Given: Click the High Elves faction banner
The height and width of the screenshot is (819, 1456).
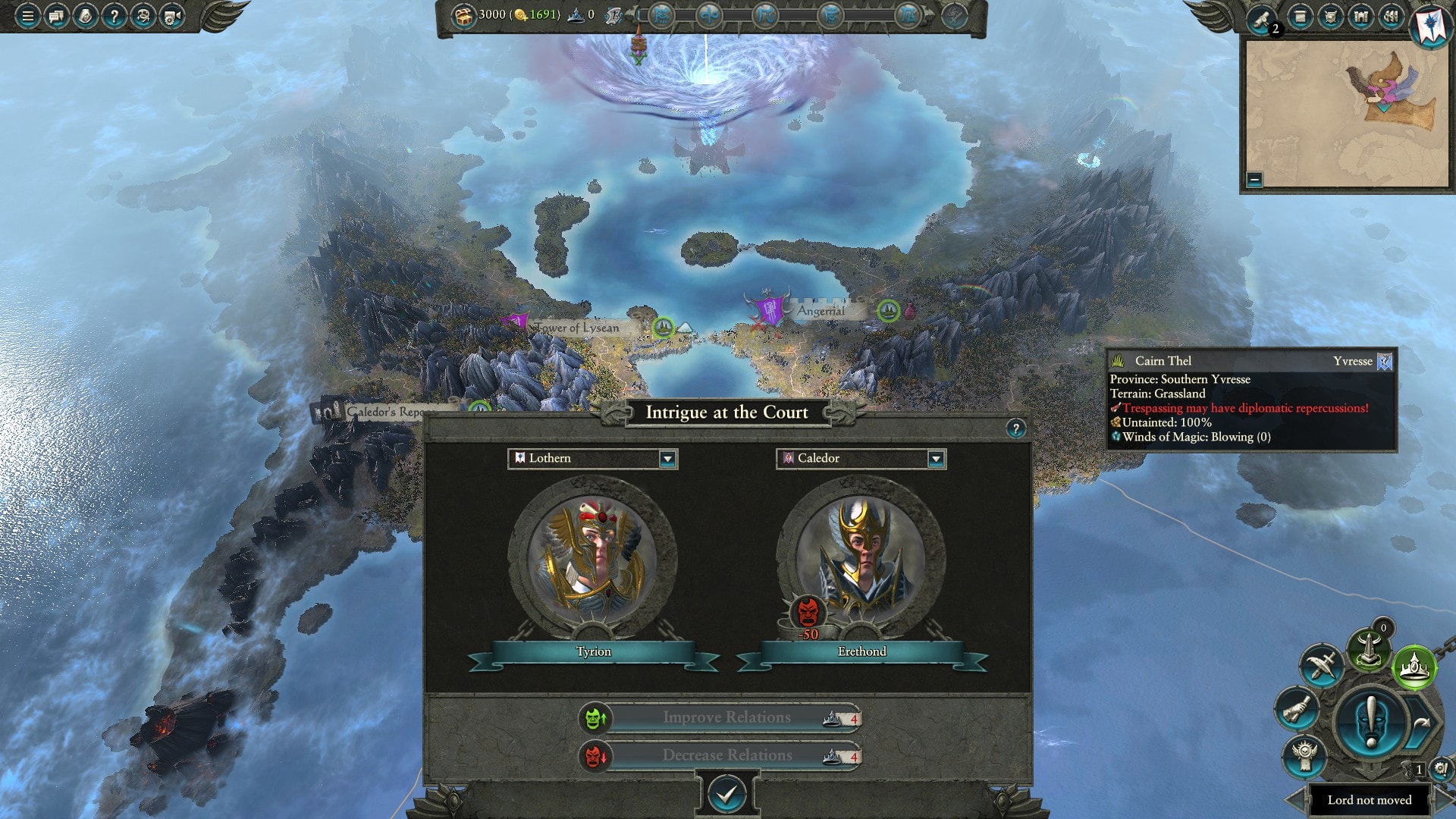Looking at the screenshot, I should point(1430,24).
